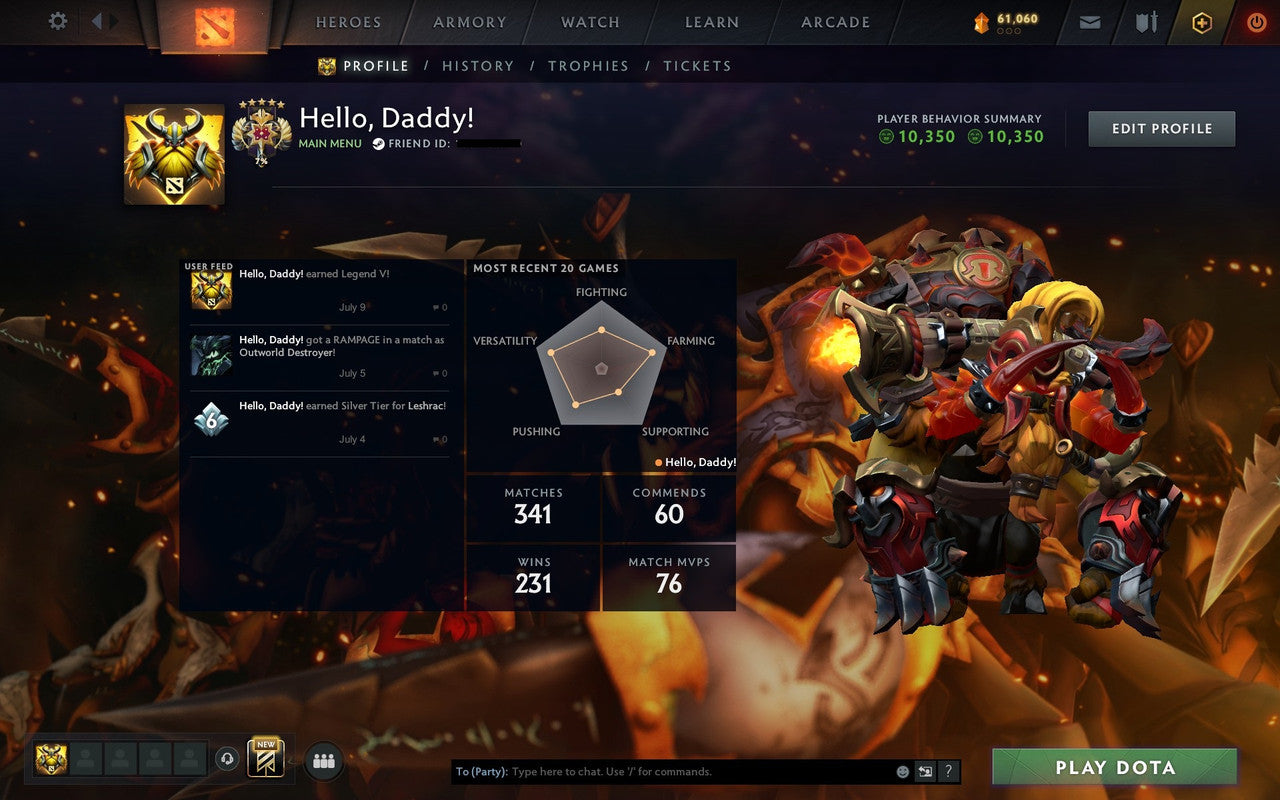Screen dimensions: 1280x800
Task: Open the mail inbox icon
Action: tap(1089, 21)
